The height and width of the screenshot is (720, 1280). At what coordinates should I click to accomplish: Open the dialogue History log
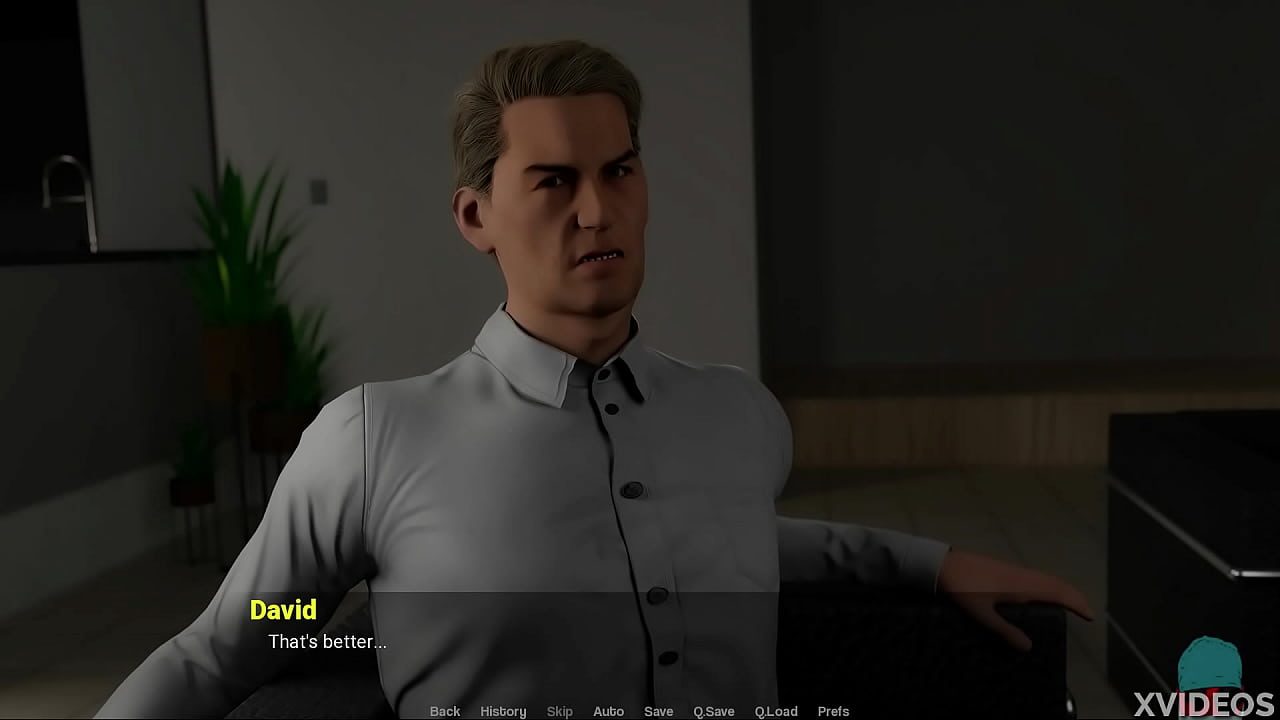coord(503,711)
